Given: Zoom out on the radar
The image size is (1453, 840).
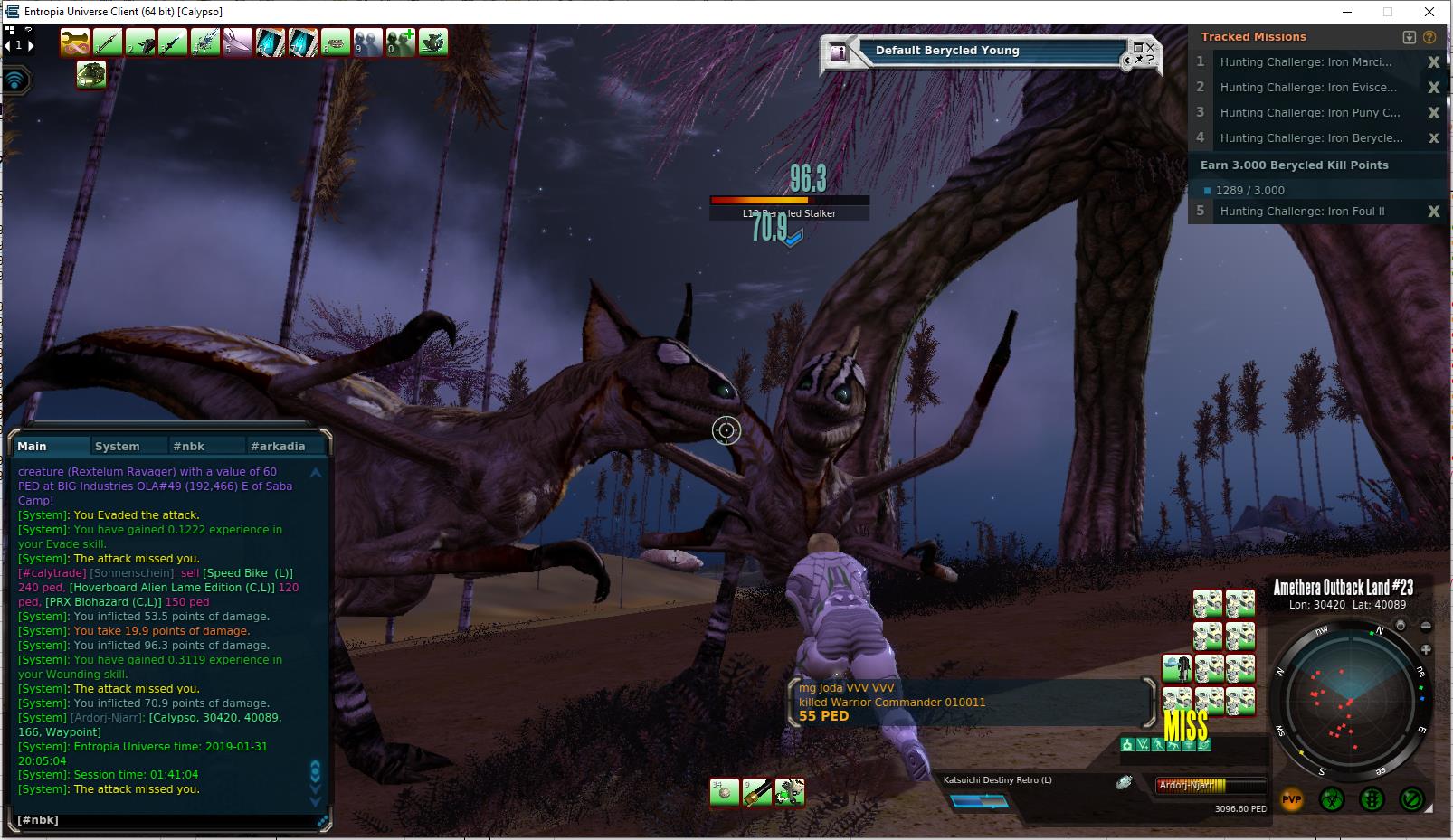Looking at the screenshot, I should (1426, 626).
